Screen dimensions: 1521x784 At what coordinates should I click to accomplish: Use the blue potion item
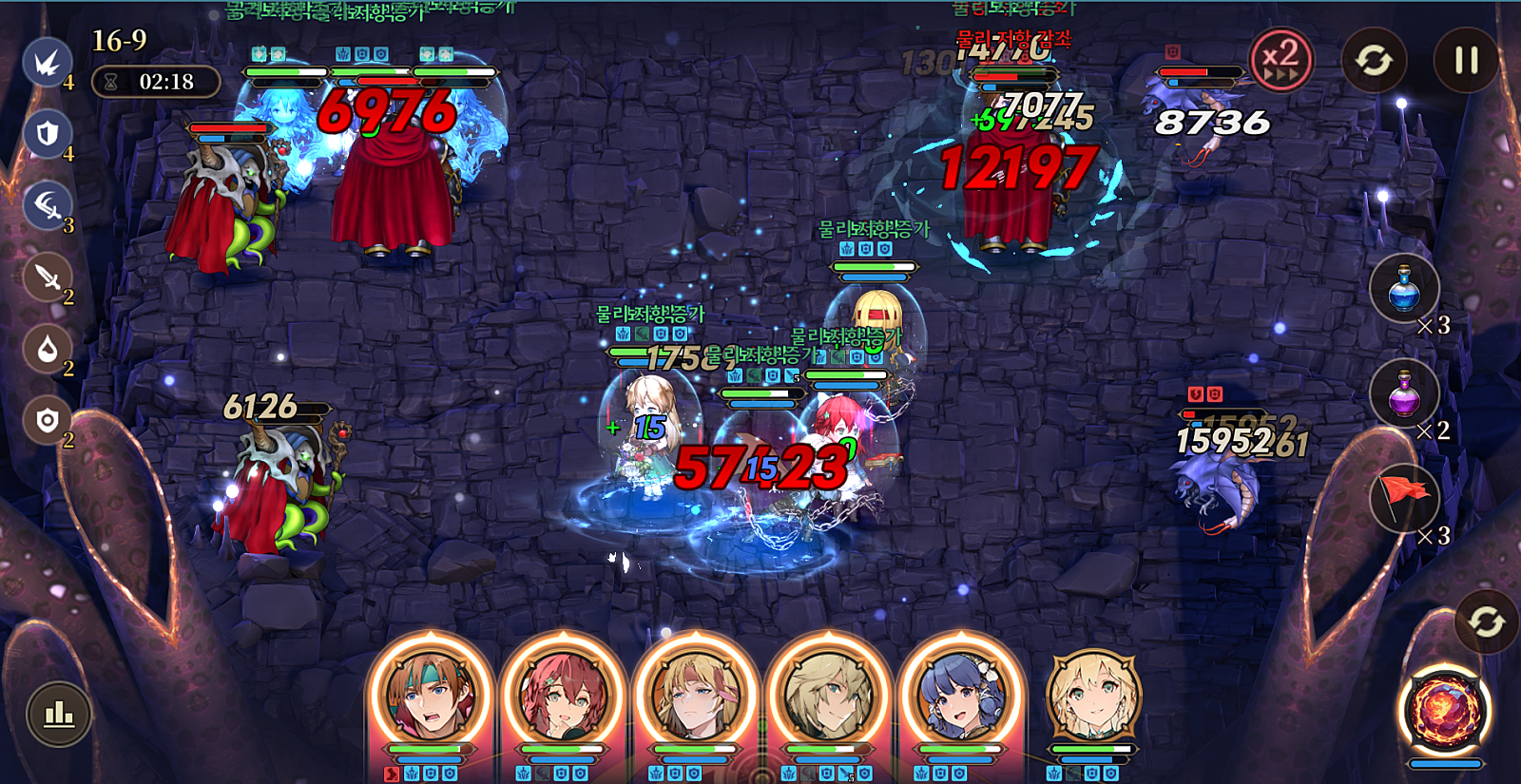[x=1404, y=289]
